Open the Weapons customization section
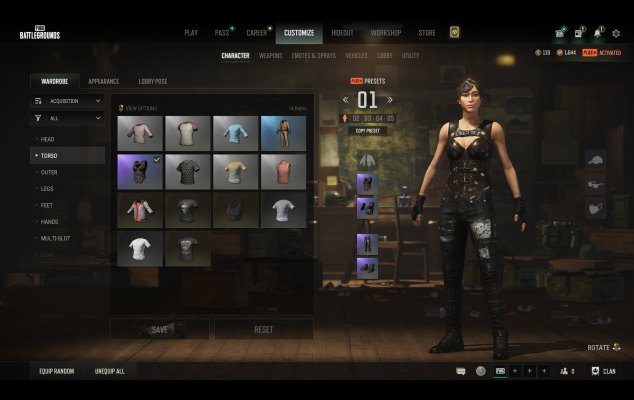634x400 pixels. click(x=270, y=56)
